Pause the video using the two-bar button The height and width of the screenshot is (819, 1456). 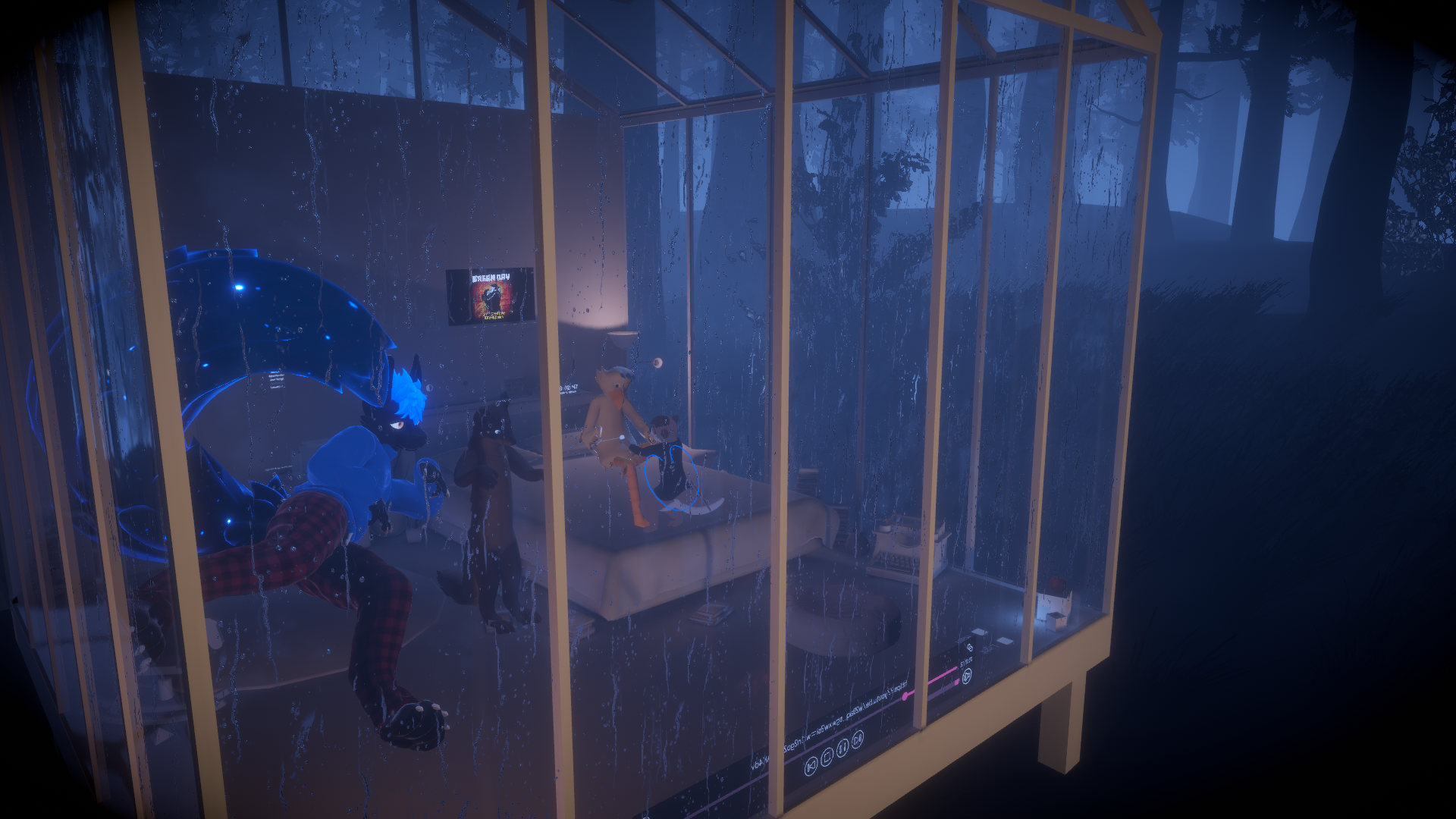click(x=843, y=746)
